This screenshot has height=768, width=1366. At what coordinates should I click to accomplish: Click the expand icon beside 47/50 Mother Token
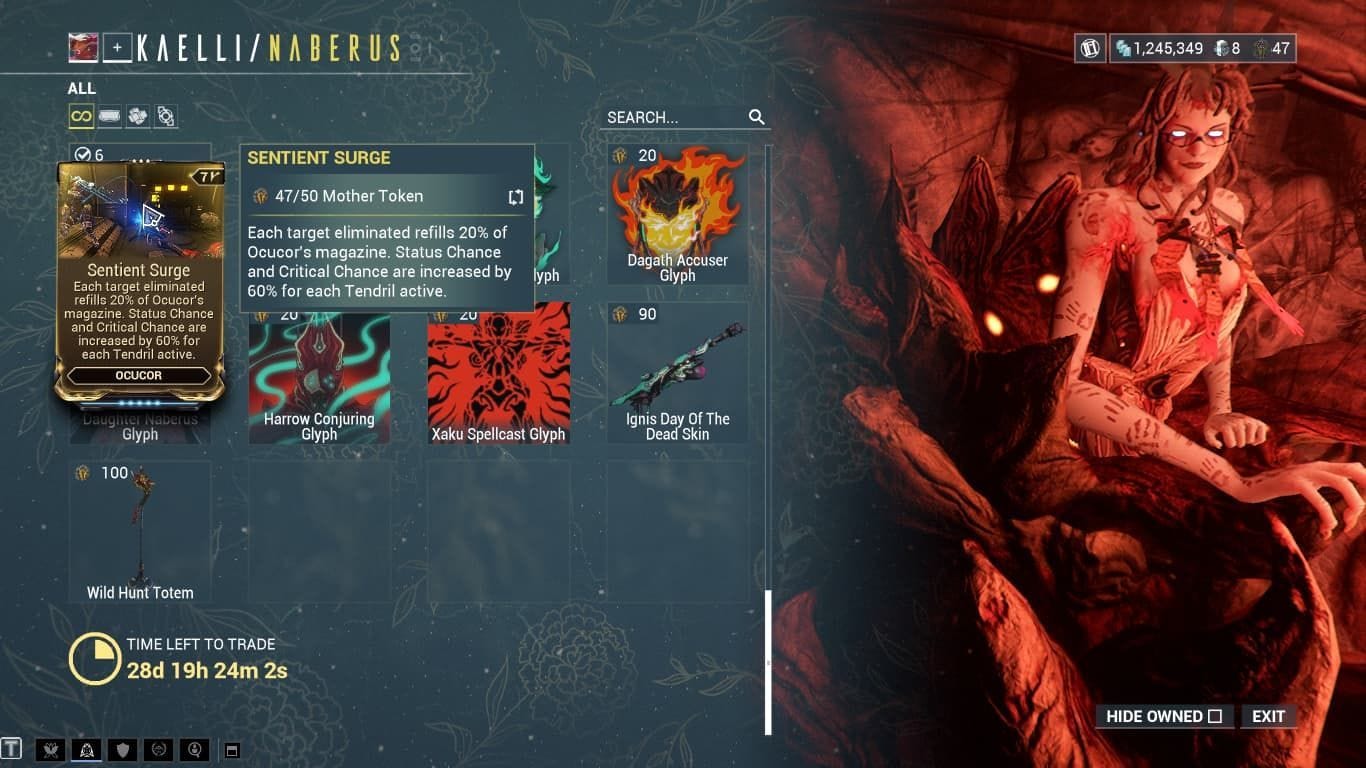pyautogui.click(x=515, y=196)
